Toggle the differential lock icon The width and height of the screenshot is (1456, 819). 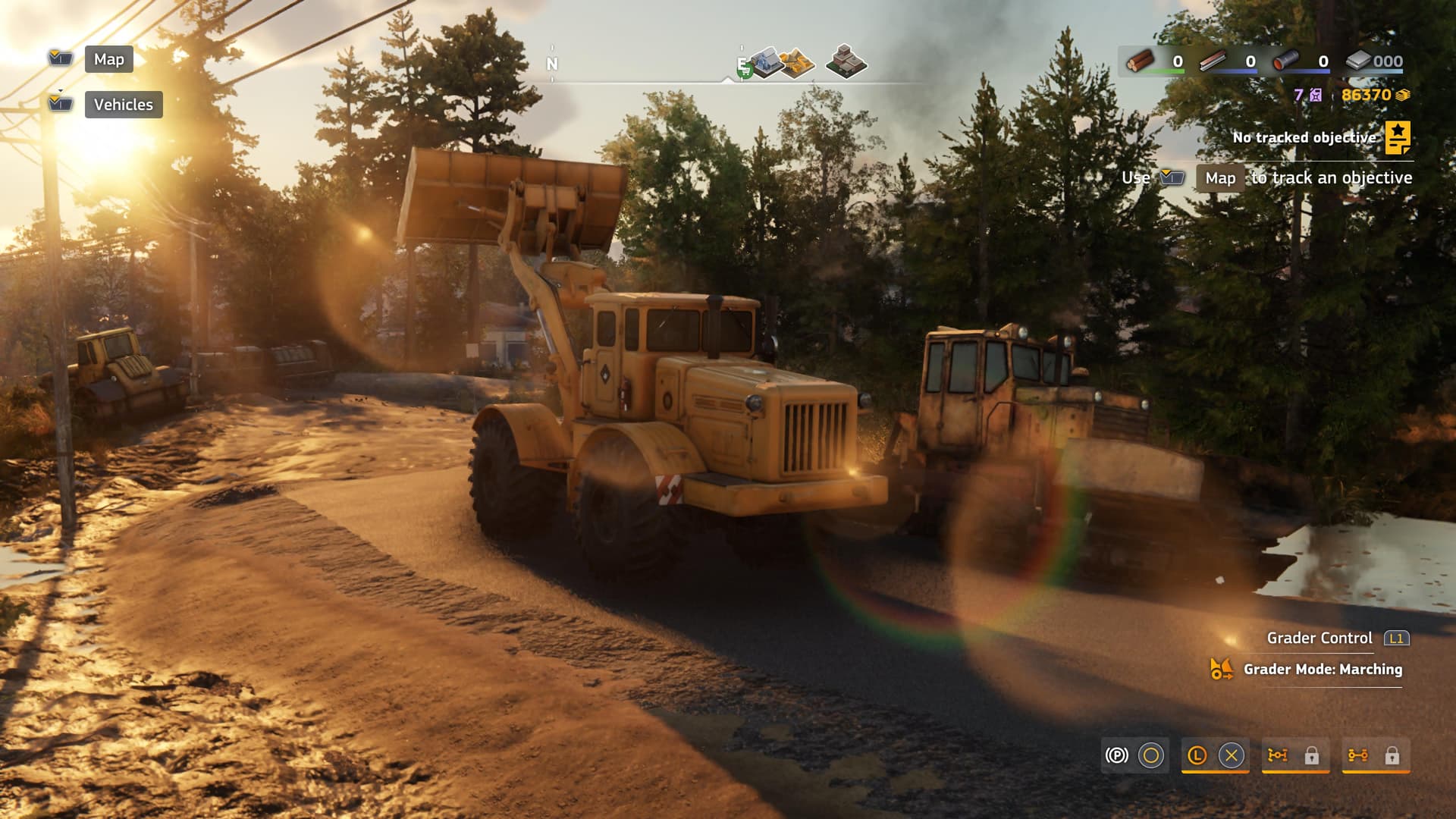tap(1358, 755)
